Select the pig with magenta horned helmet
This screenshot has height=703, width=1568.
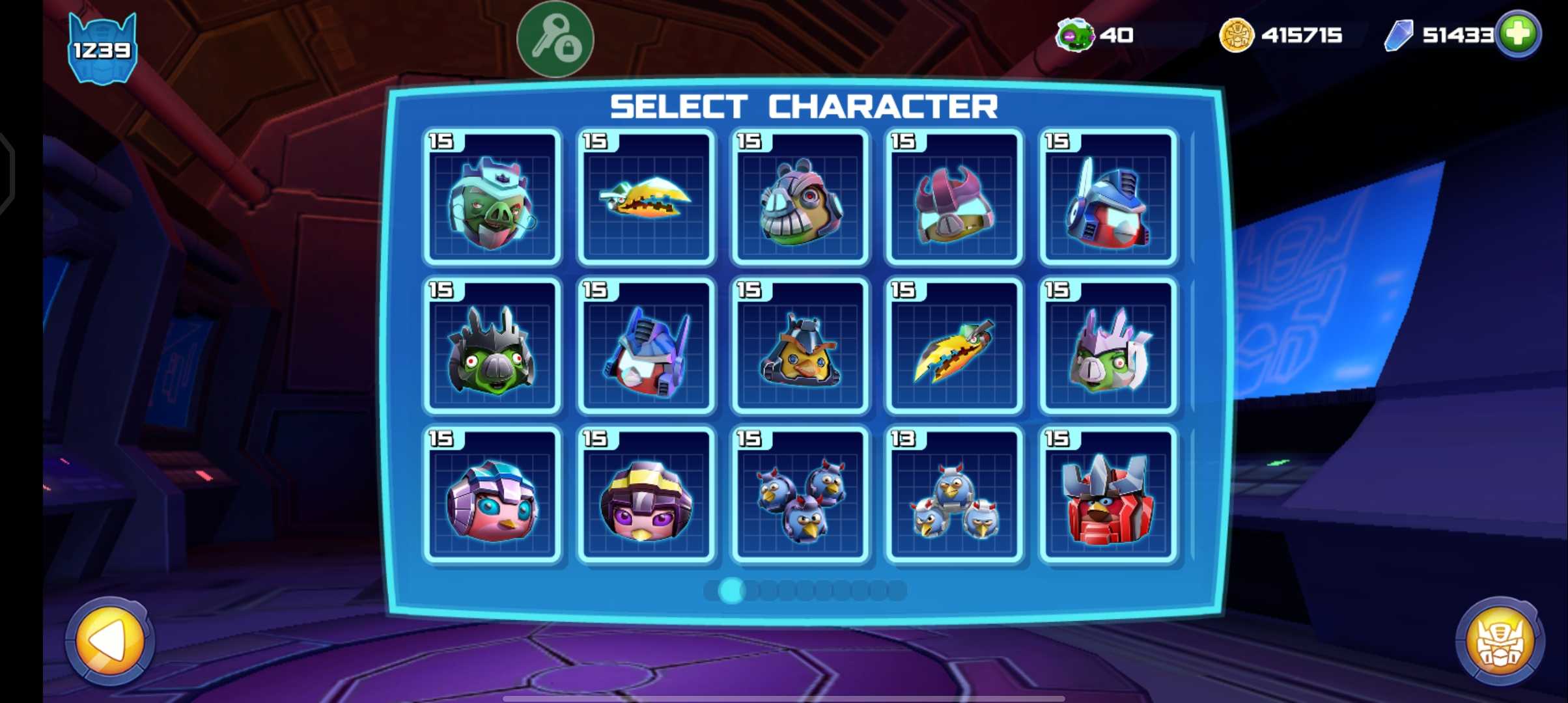coord(954,198)
